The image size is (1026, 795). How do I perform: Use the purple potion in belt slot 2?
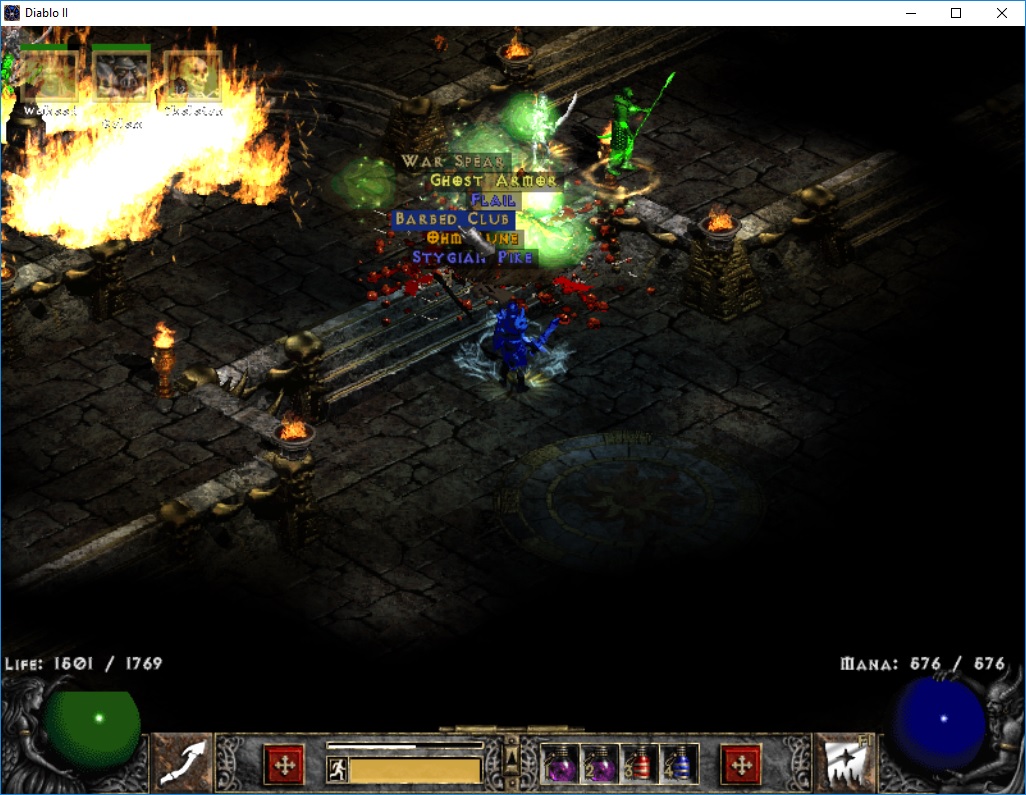pyautogui.click(x=599, y=765)
